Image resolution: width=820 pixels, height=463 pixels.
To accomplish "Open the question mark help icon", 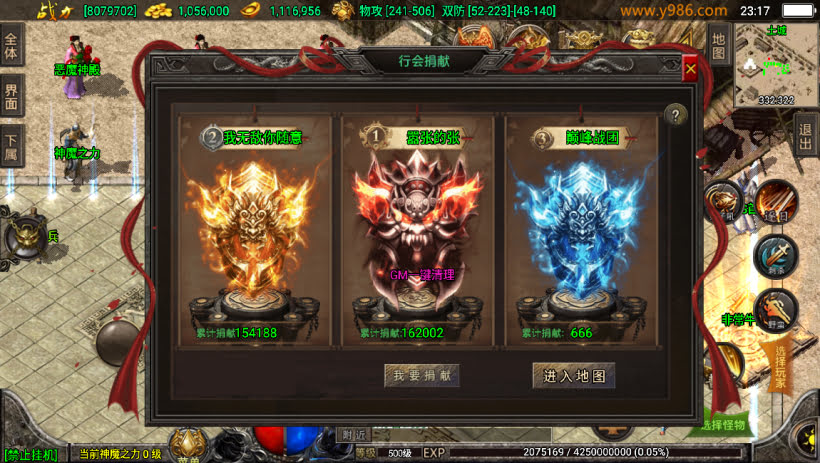I will [677, 115].
